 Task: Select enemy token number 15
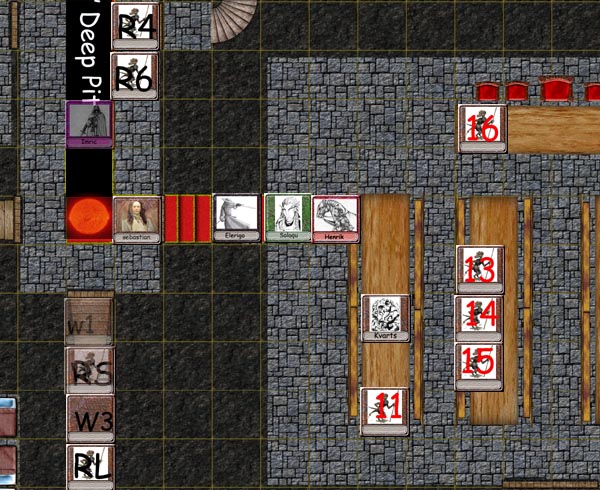[x=480, y=367]
